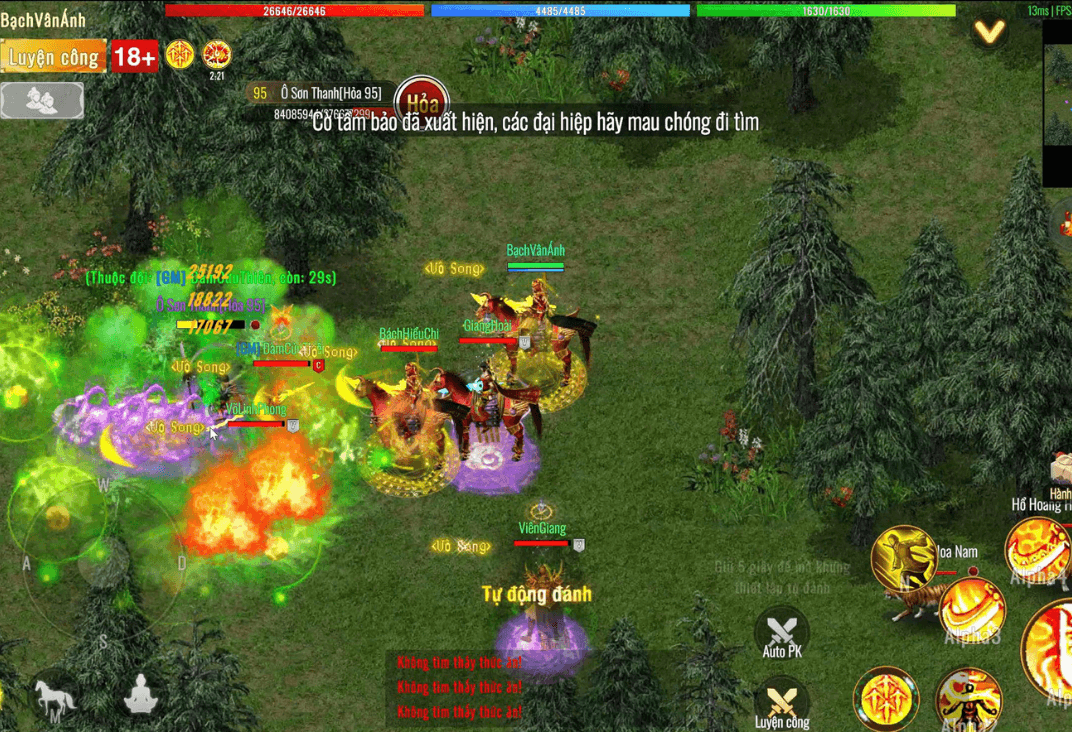This screenshot has height=732, width=1072.
Task: Mount the horse using the horse icon
Action: click(x=54, y=697)
